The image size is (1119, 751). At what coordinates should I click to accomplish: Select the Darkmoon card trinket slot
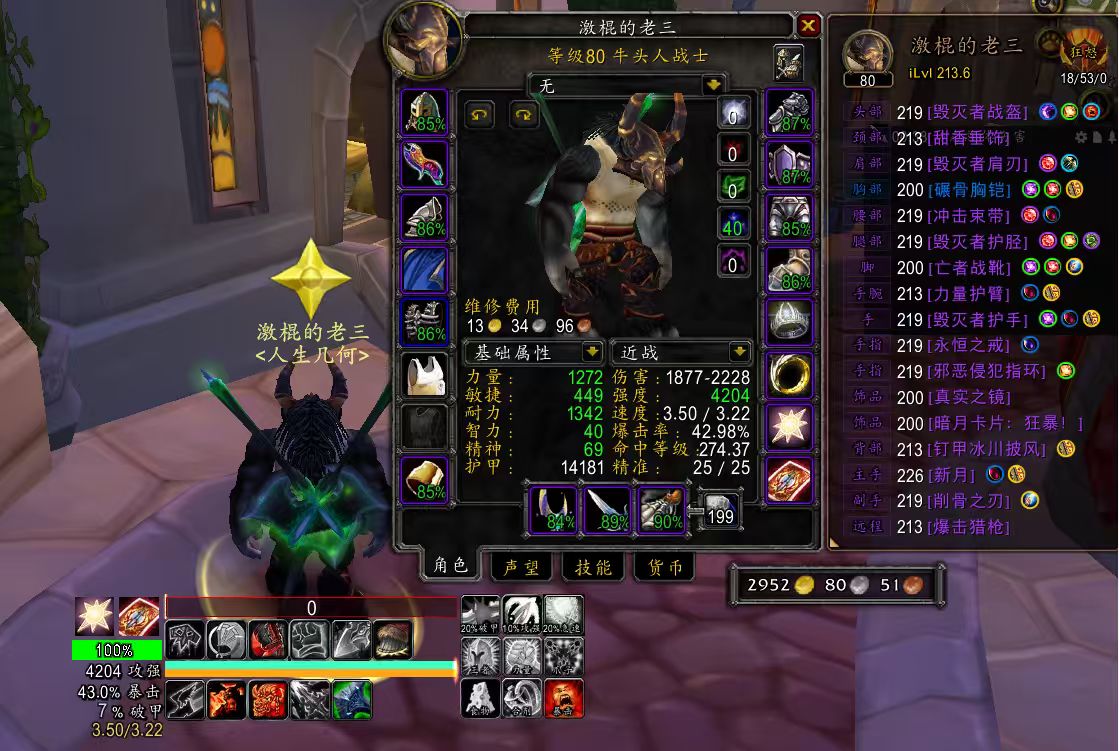(790, 480)
